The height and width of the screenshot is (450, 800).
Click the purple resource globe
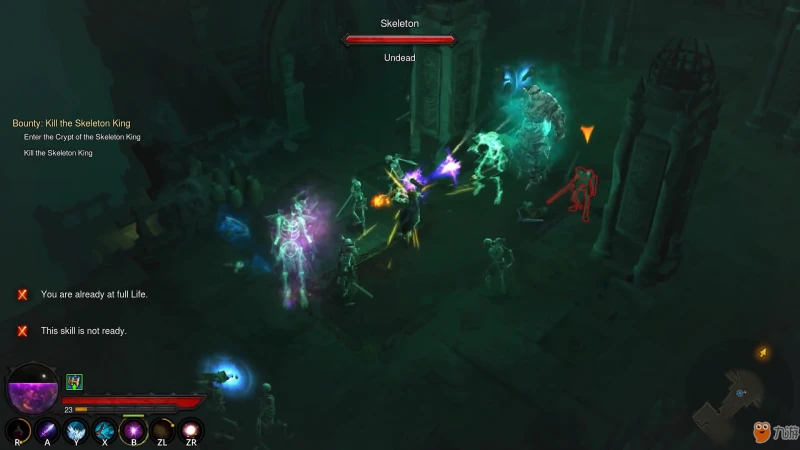pyautogui.click(x=32, y=389)
